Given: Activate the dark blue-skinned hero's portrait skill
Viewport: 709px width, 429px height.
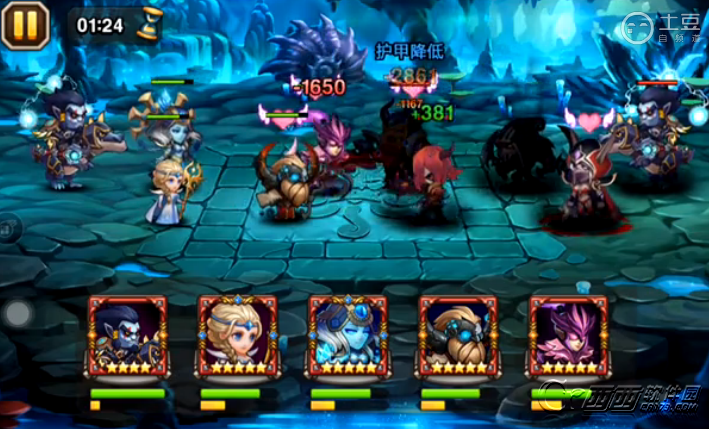Looking at the screenshot, I should 128,335.
